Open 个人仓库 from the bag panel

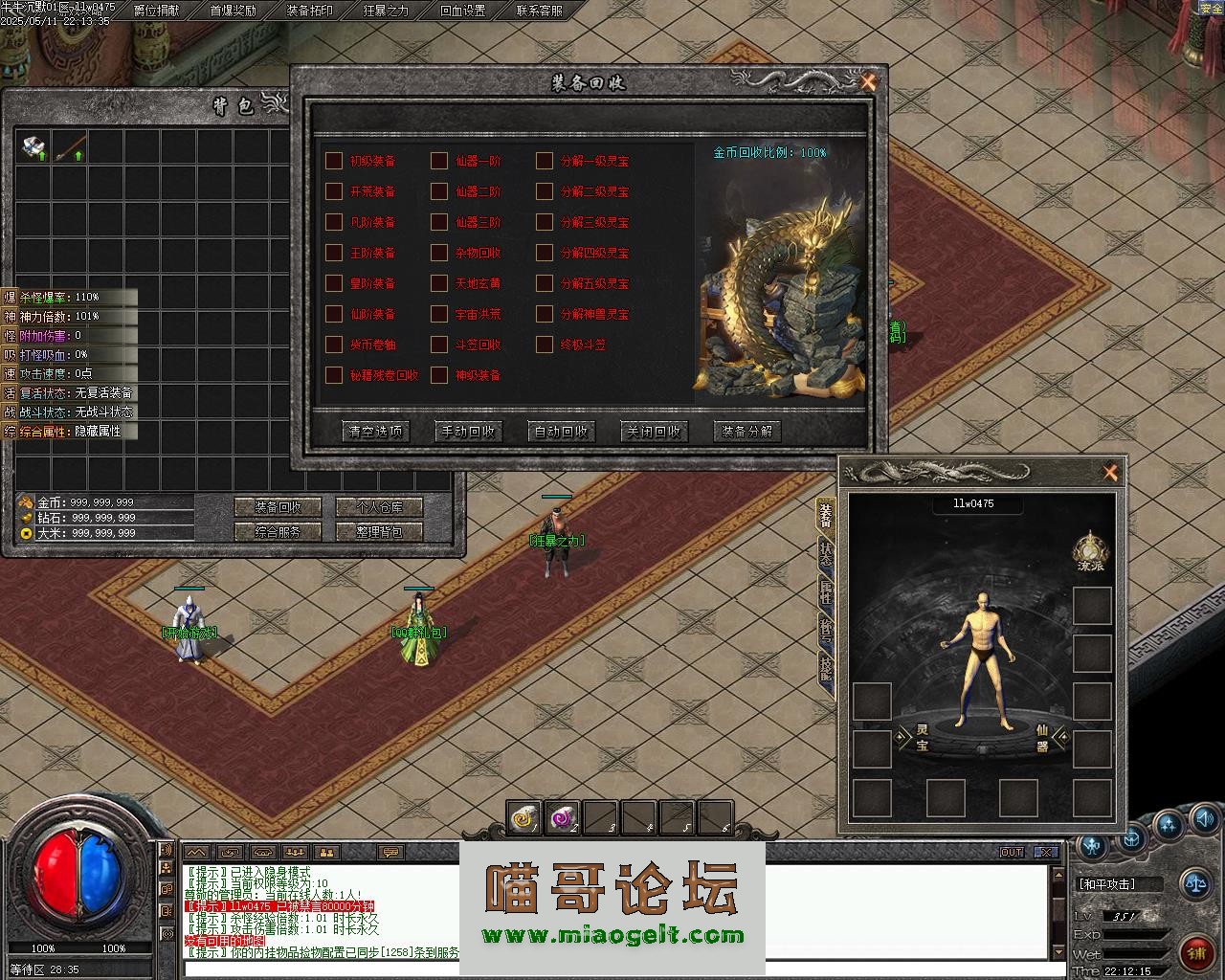pos(381,507)
